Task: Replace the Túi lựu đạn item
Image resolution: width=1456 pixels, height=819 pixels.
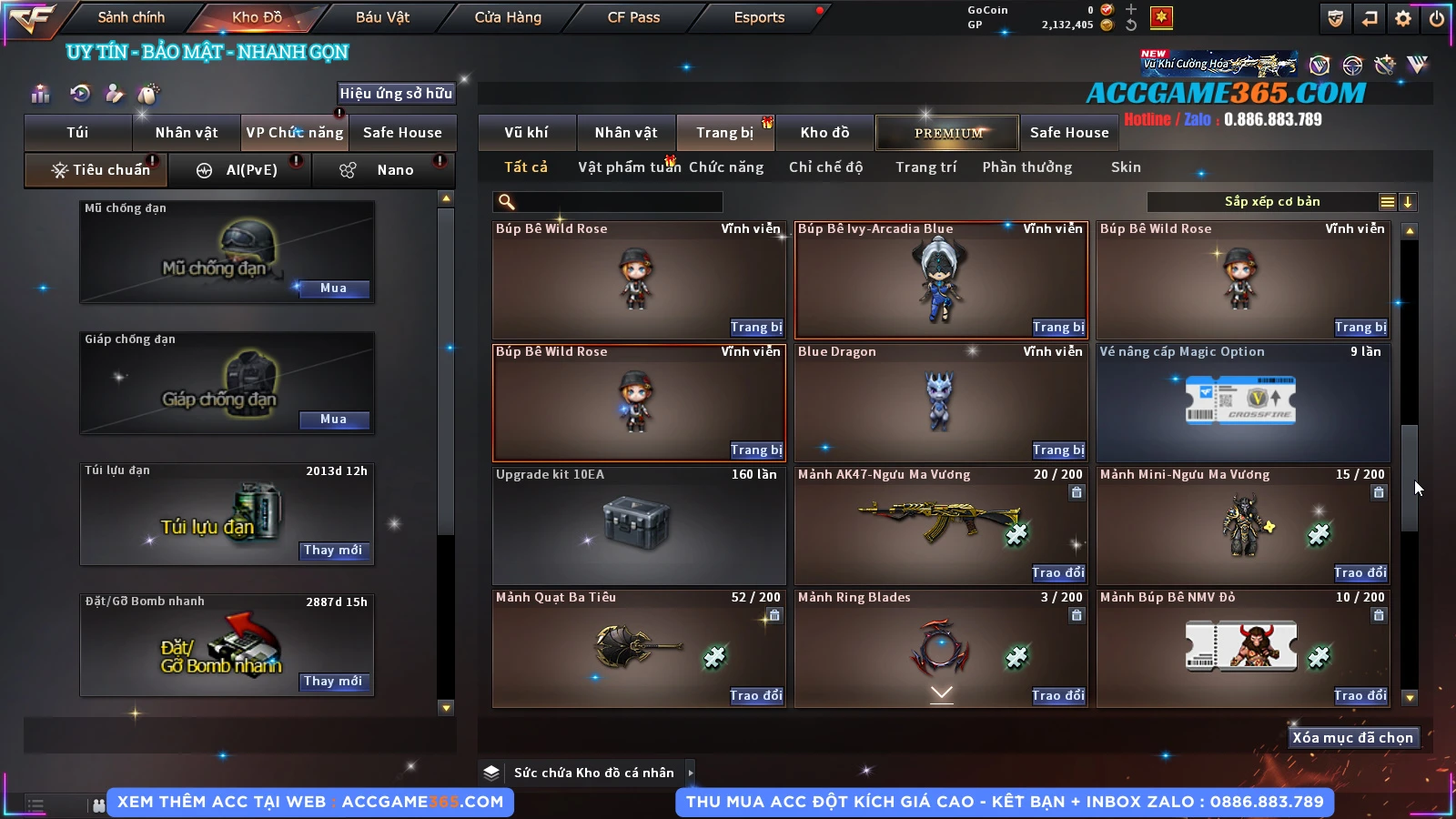Action: click(x=333, y=551)
